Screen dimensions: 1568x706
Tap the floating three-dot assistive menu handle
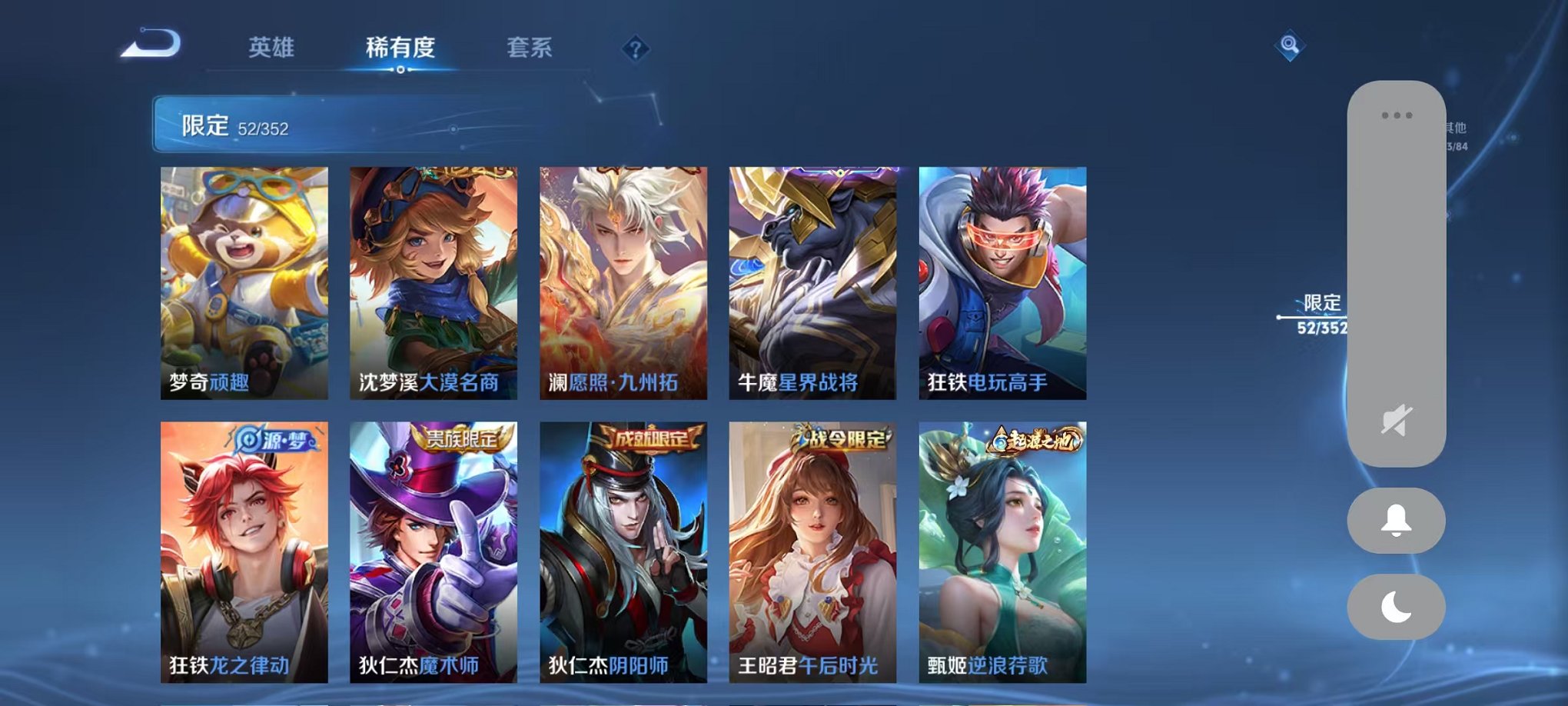pos(1397,114)
